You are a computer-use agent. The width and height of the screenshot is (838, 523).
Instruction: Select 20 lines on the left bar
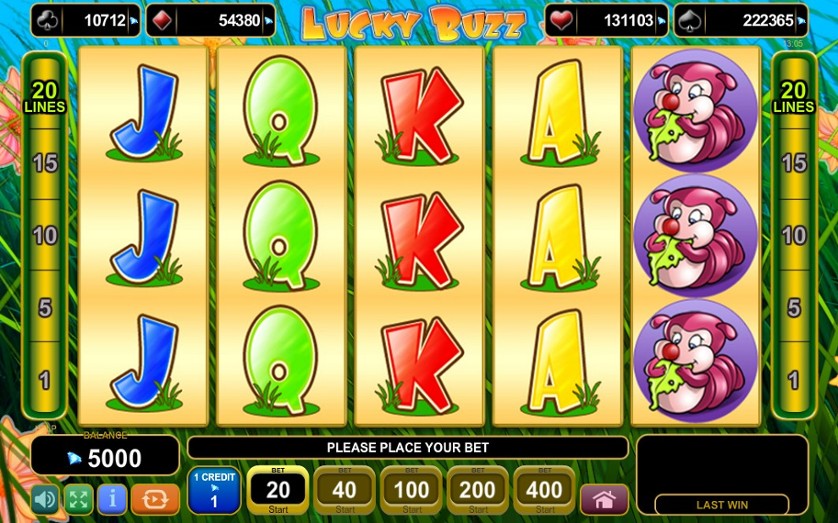click(44, 96)
